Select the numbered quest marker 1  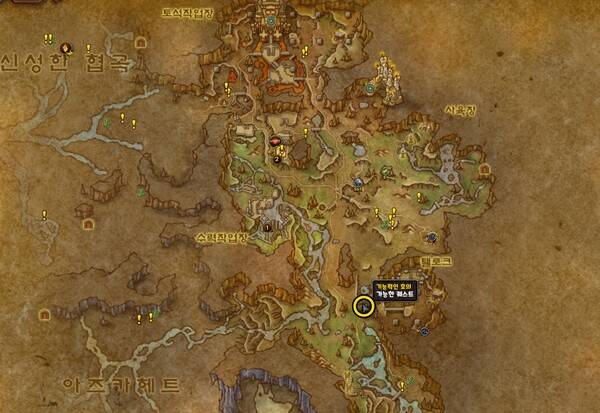coord(267,226)
